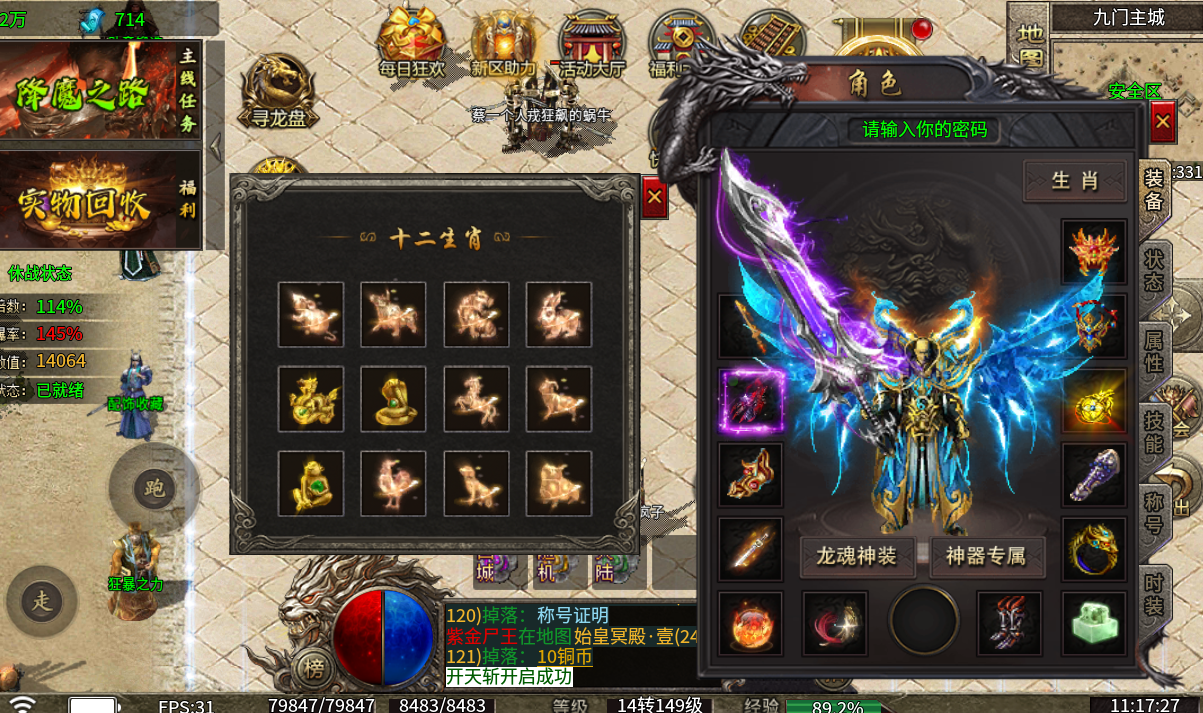Viewport: 1203px width, 713px height.
Task: Switch to the 技能 skills tab
Action: tap(1154, 433)
